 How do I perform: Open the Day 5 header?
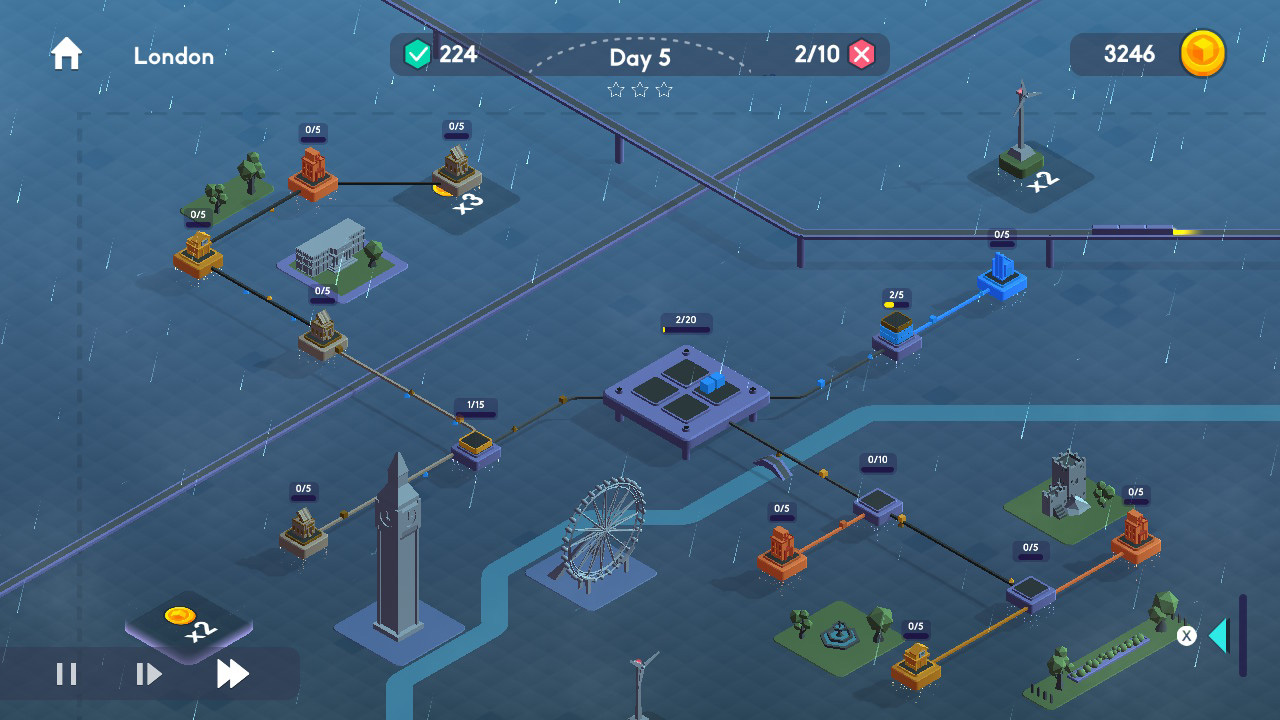pos(640,58)
